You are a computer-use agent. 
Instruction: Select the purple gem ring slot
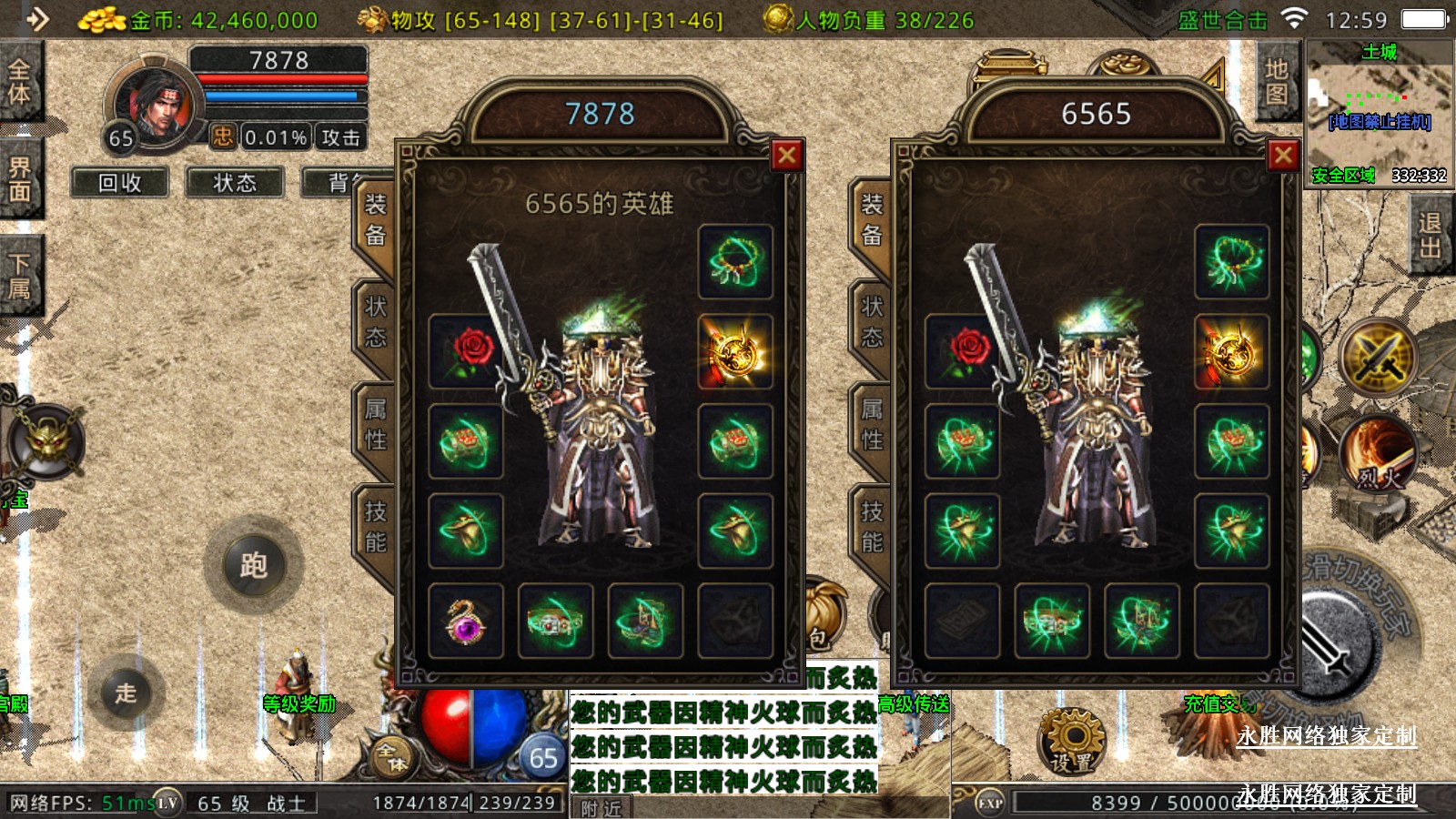(466, 621)
